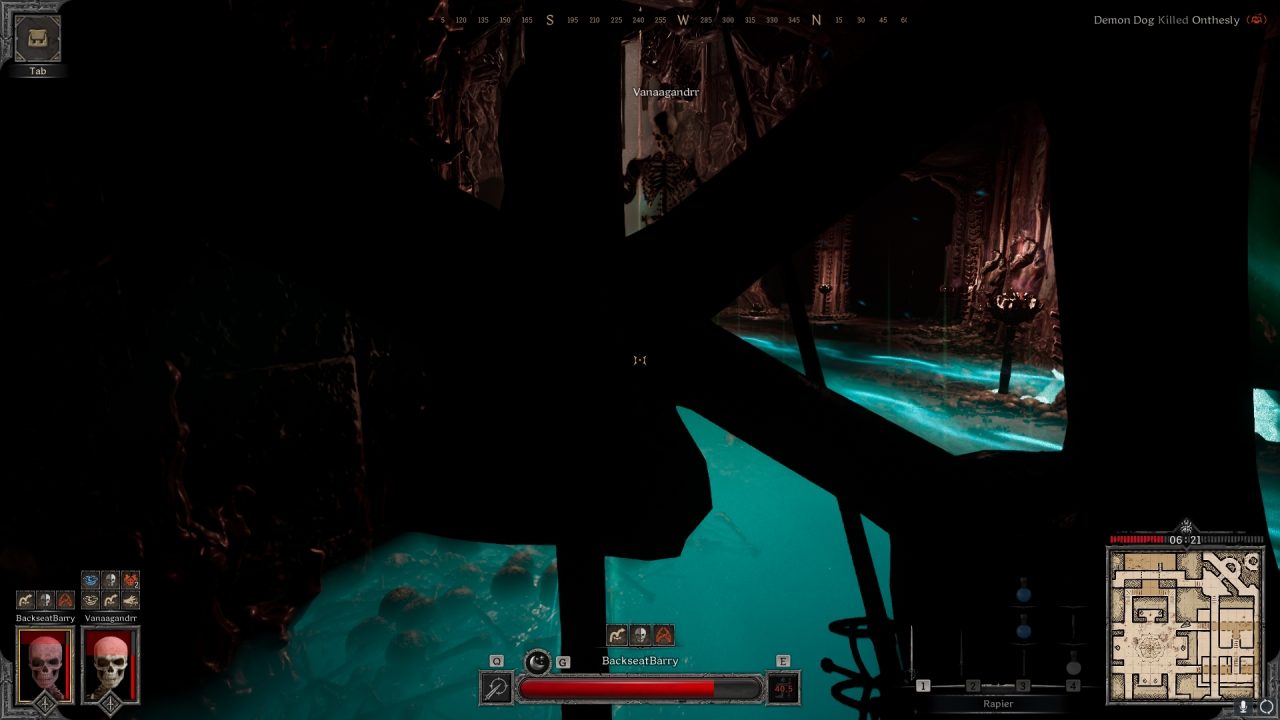Click BackseatBarry's skull portrait

pyautogui.click(x=44, y=664)
